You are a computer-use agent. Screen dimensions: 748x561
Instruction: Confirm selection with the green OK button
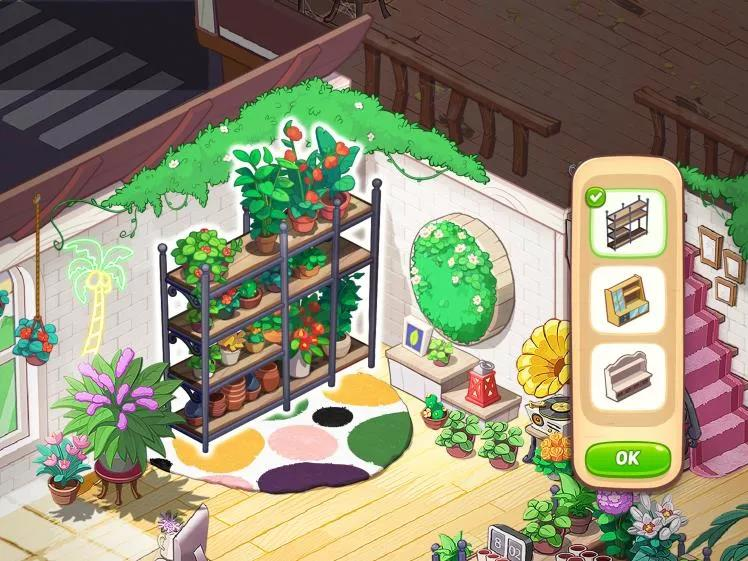(627, 458)
